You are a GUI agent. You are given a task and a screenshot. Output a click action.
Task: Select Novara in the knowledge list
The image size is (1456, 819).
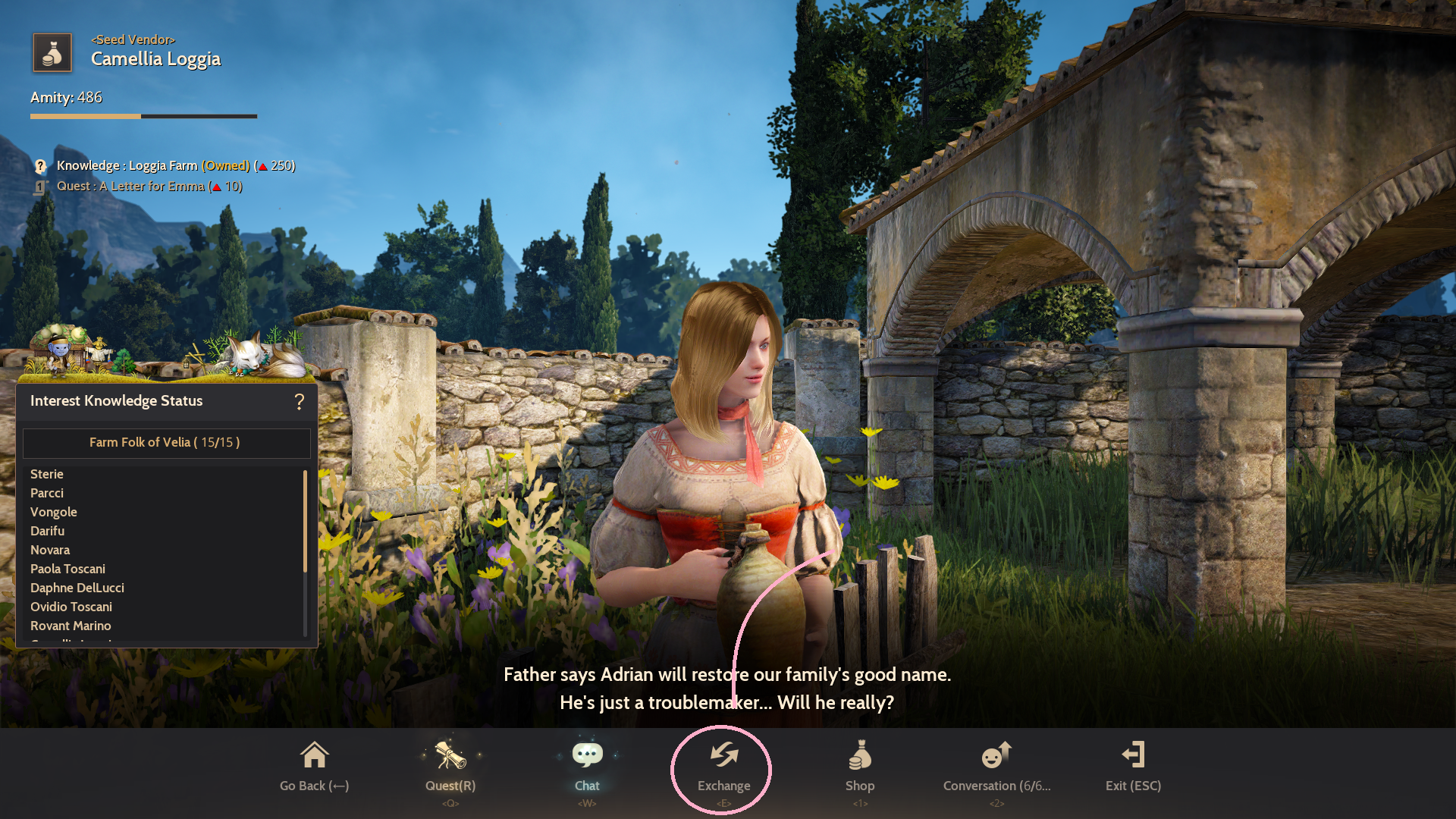pos(50,550)
